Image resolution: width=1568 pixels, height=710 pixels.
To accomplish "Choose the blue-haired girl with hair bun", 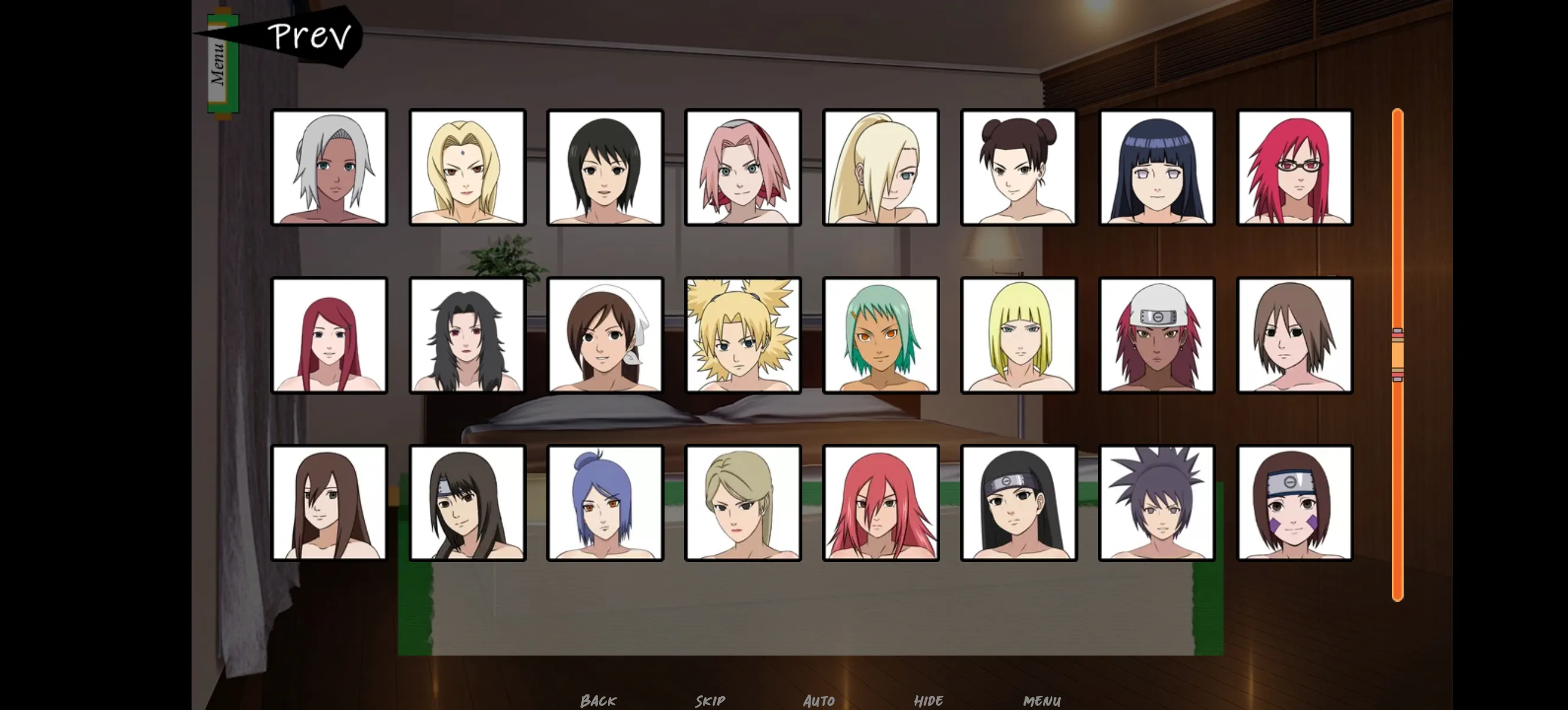I will click(605, 503).
